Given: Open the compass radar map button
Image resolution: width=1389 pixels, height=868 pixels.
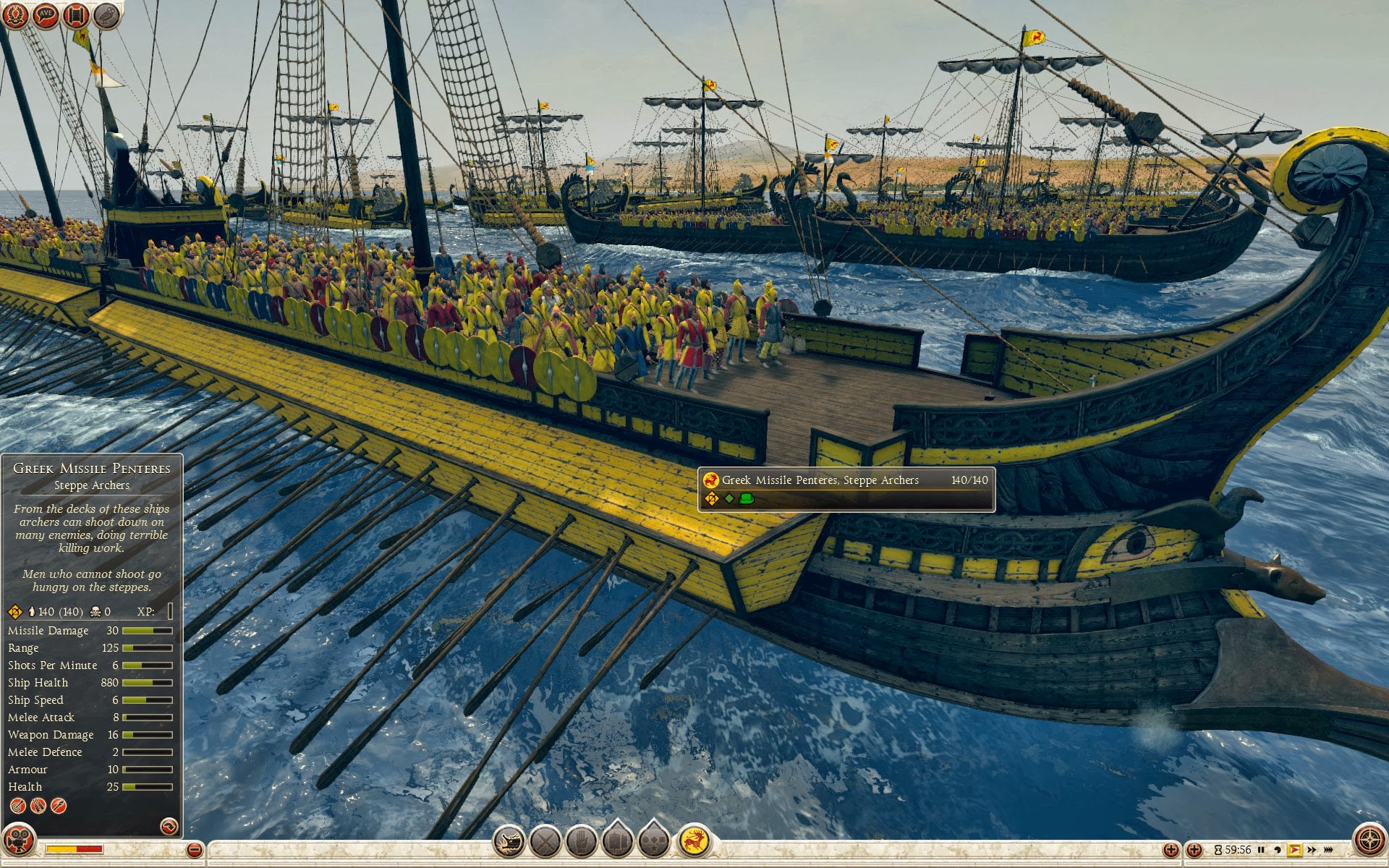Looking at the screenshot, I should (x=1369, y=841).
